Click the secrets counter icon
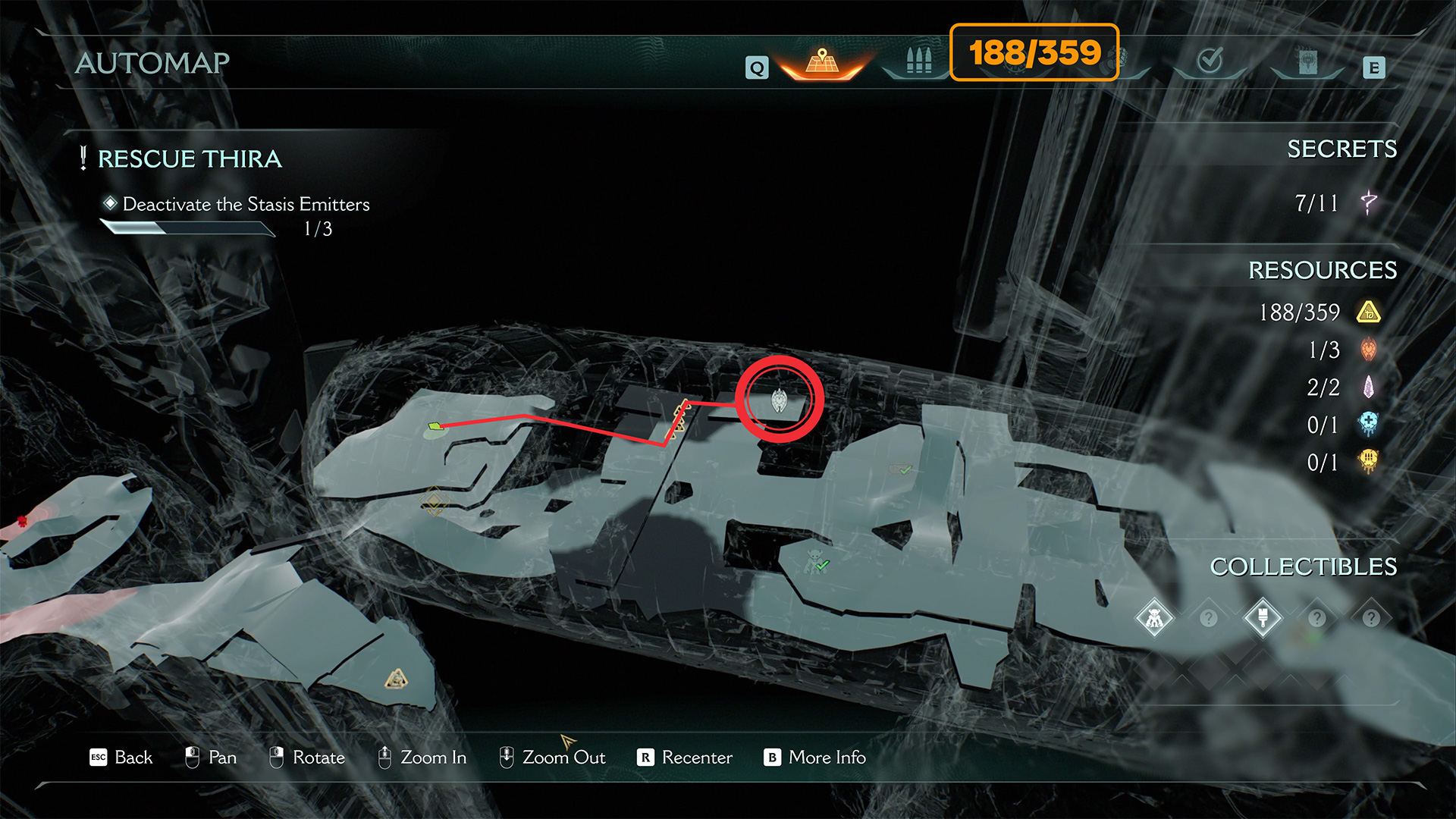 (x=1368, y=202)
